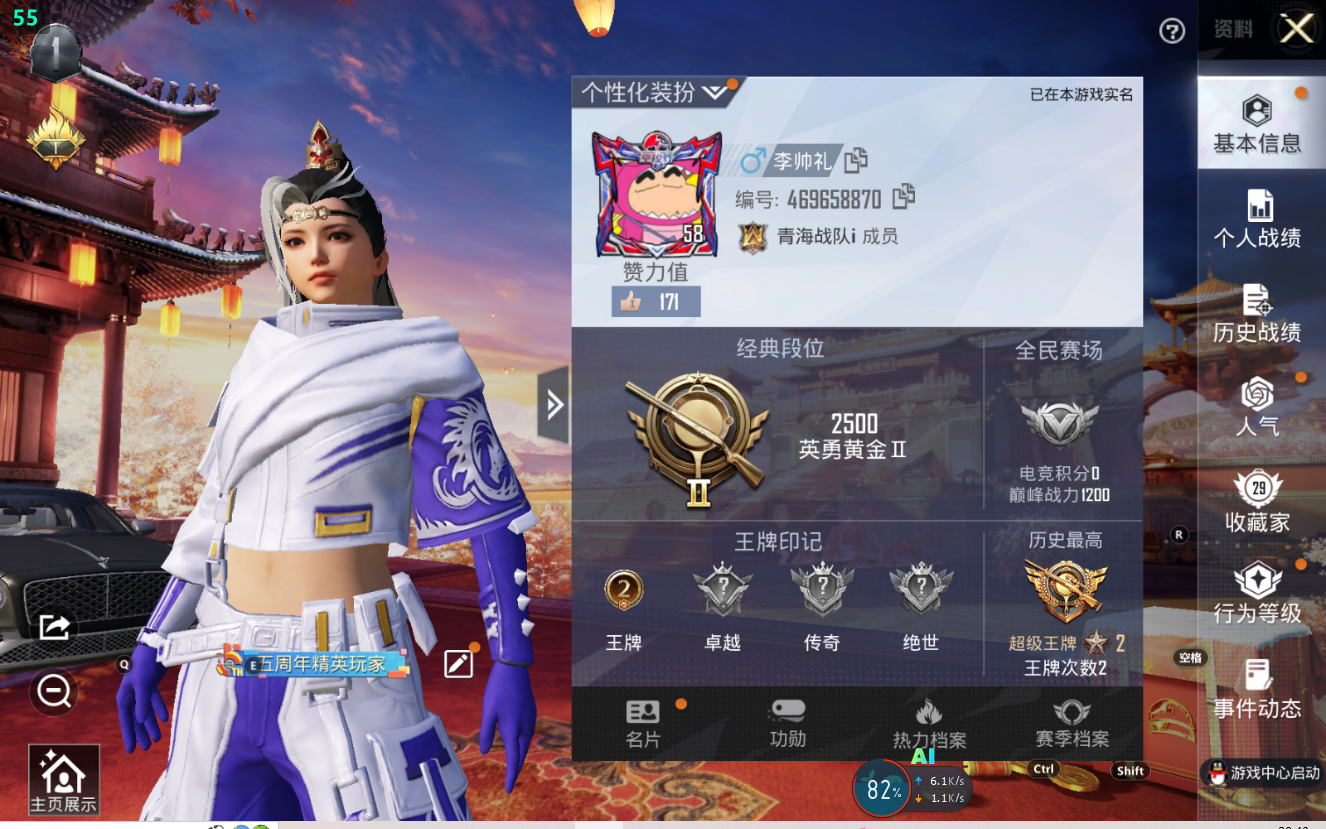Open the 个人战绩 tab

click(1257, 219)
